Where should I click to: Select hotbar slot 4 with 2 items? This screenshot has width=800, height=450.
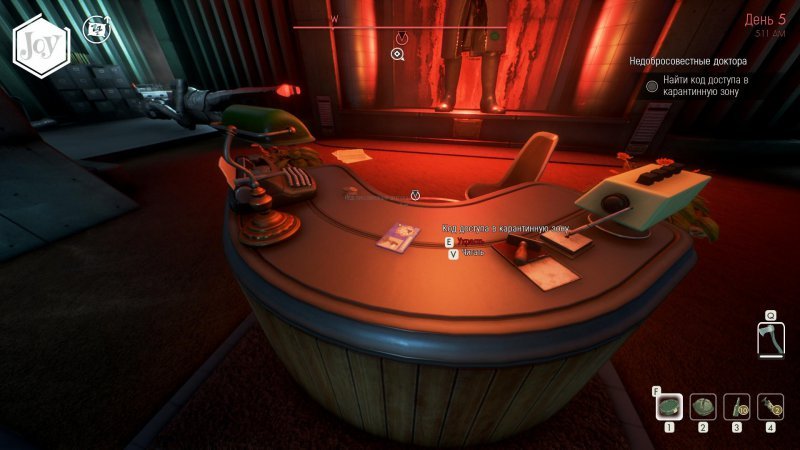(770, 405)
